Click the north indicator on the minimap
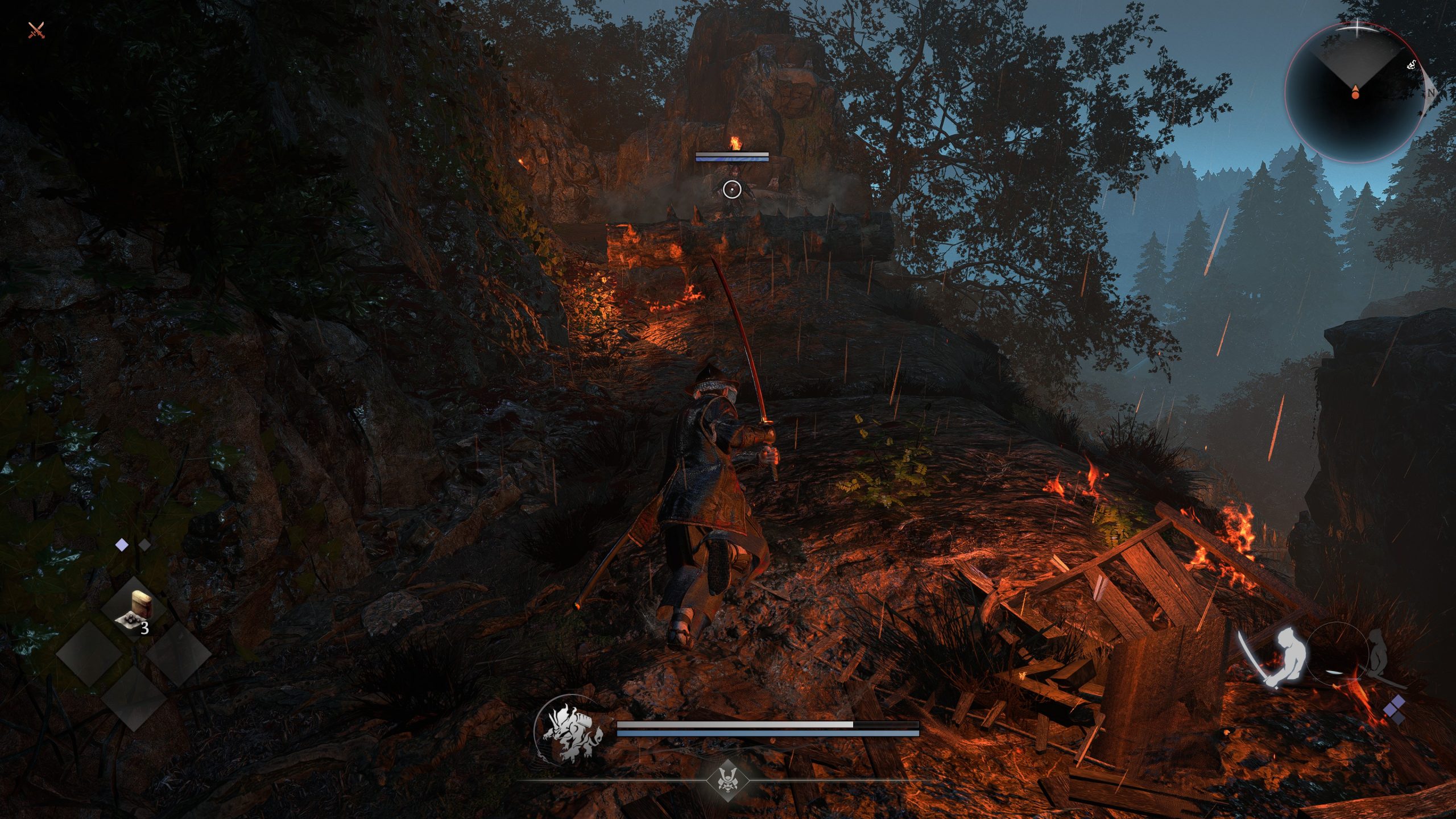 coord(1430,93)
